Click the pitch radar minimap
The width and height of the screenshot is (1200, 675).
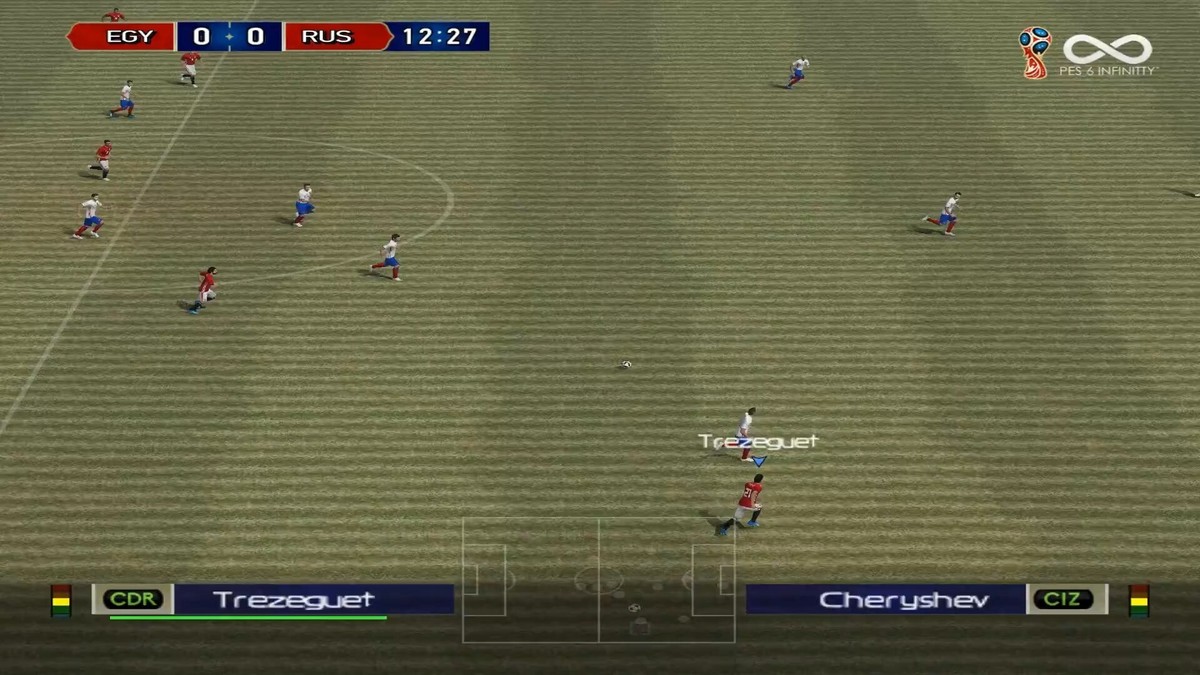pyautogui.click(x=598, y=580)
